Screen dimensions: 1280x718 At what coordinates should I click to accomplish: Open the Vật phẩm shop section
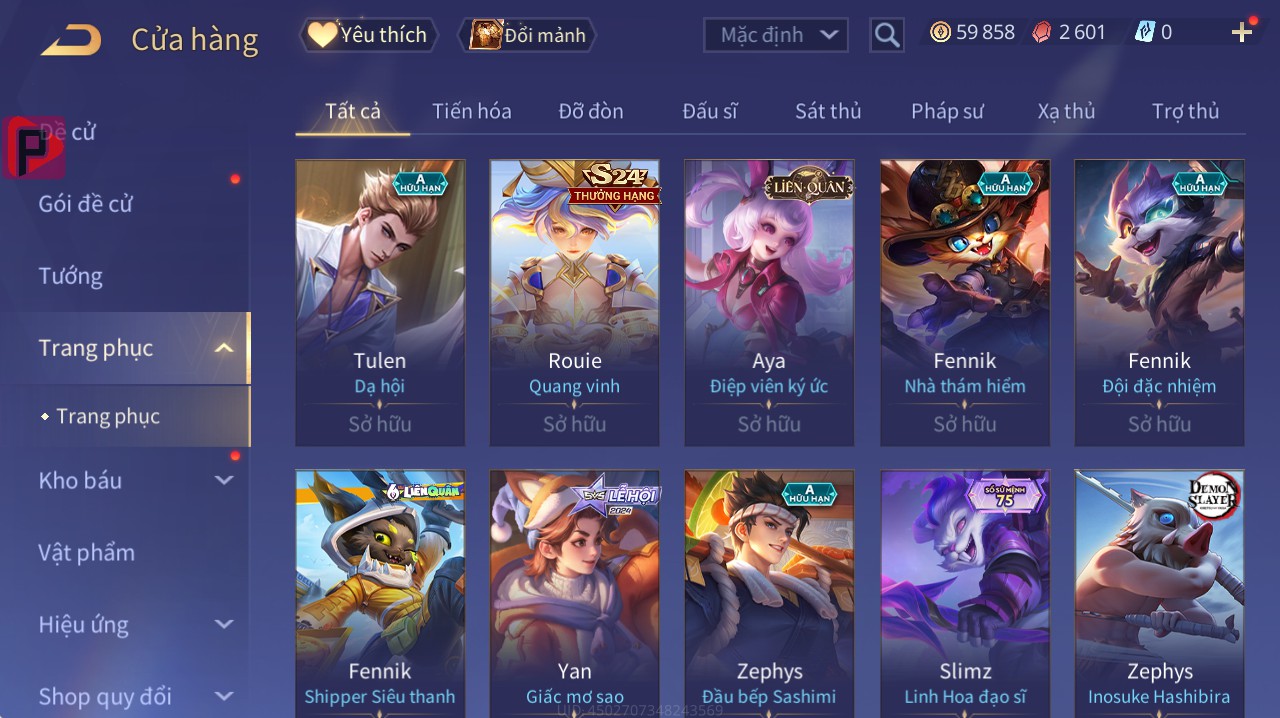coord(87,552)
